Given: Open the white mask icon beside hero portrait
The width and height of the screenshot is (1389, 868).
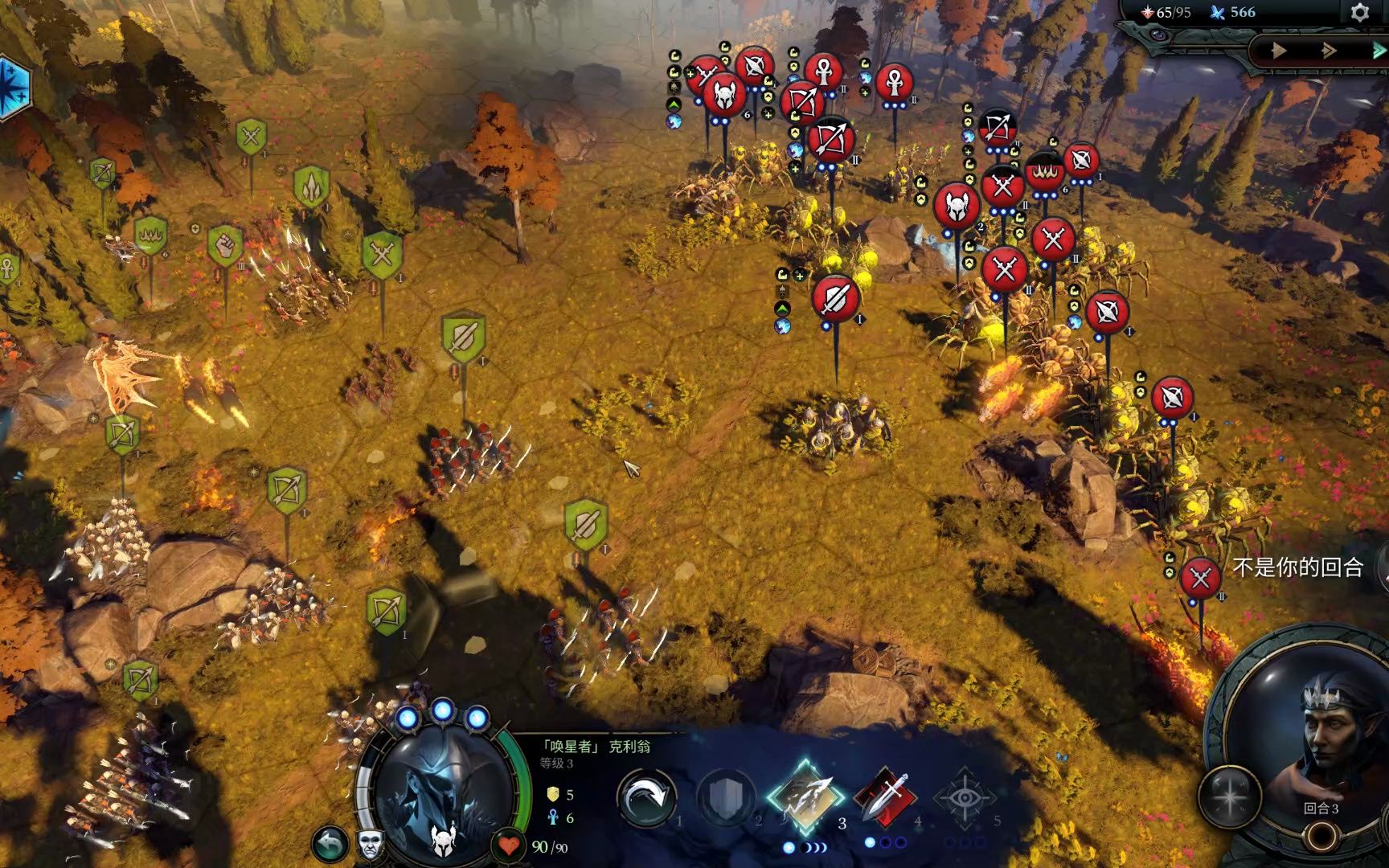Looking at the screenshot, I should (370, 844).
